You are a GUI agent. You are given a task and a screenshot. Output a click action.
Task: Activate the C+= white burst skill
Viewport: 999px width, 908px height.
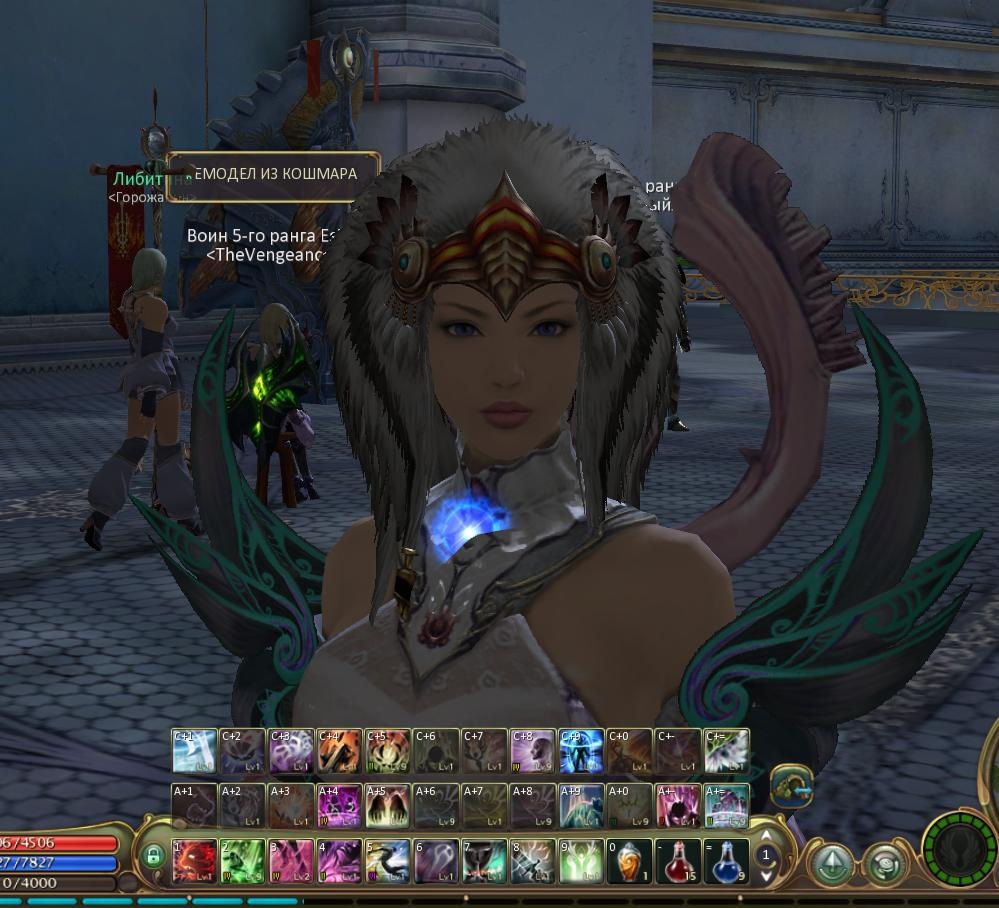click(x=727, y=751)
